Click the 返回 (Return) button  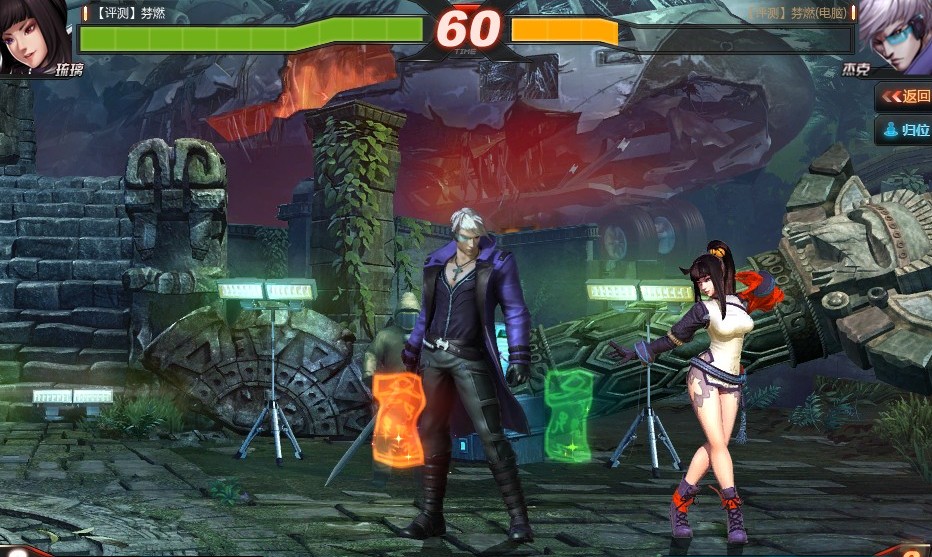tap(905, 96)
